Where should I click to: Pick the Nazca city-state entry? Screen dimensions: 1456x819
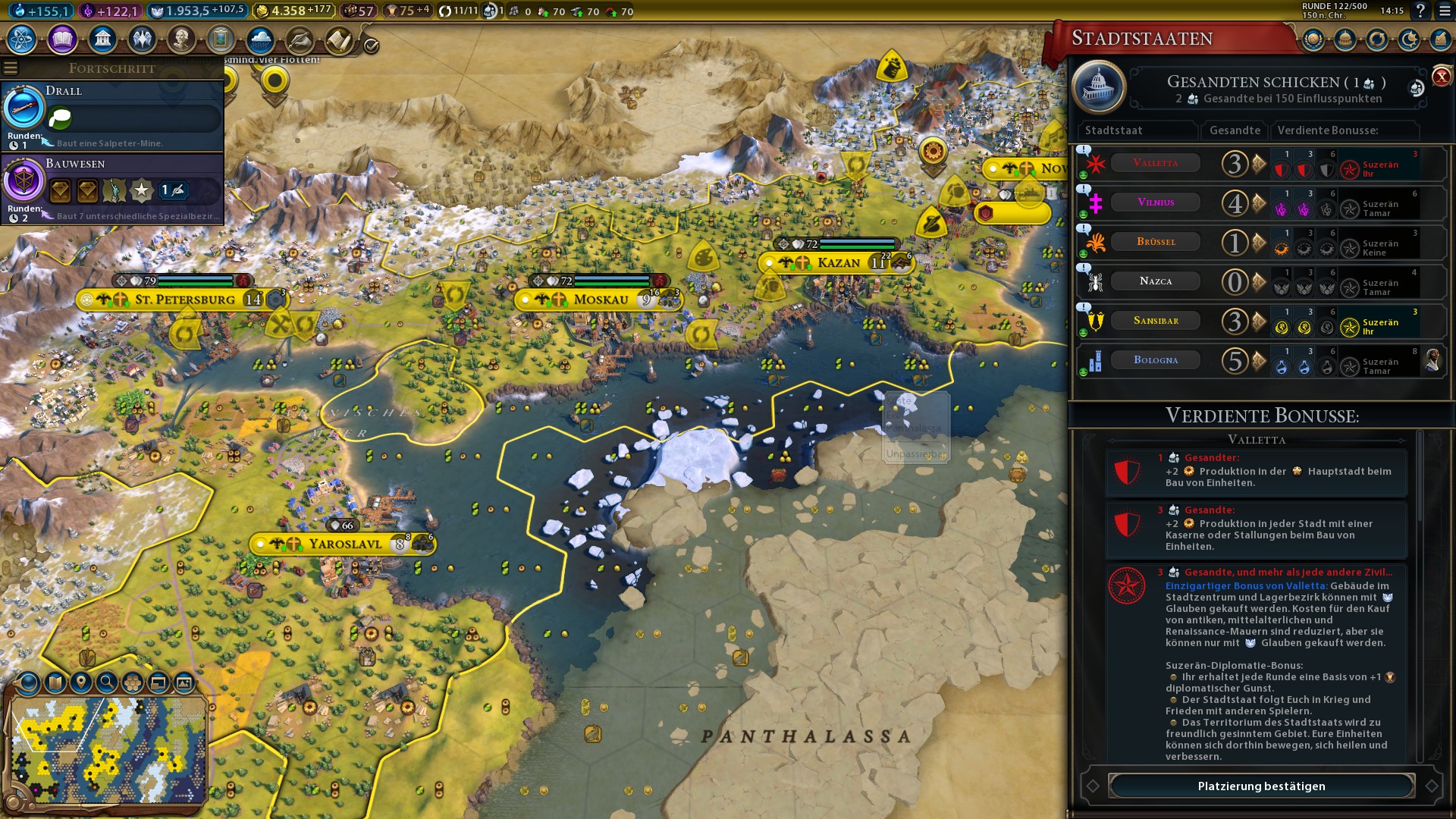pyautogui.click(x=1155, y=281)
